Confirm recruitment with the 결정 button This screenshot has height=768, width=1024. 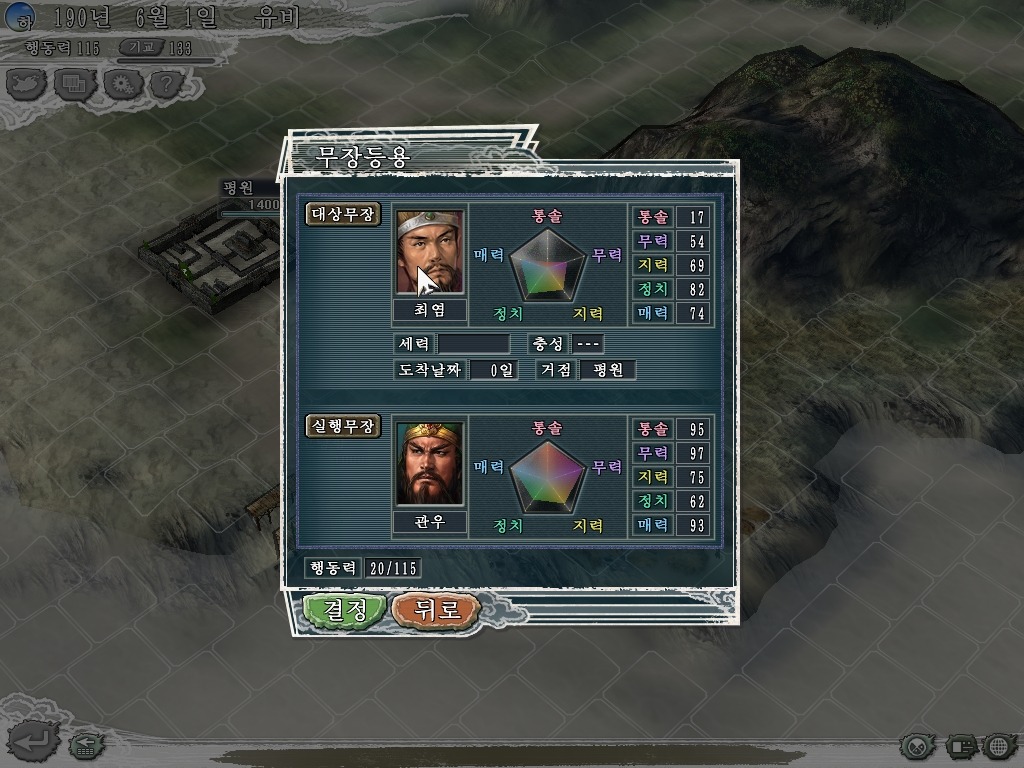click(x=344, y=610)
